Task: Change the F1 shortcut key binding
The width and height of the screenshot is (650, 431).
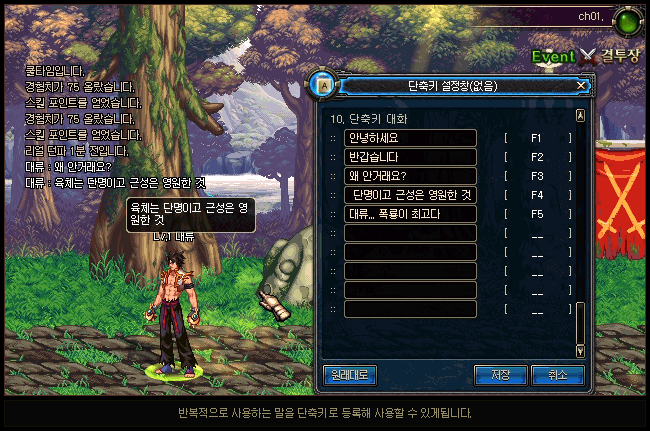Action: [x=537, y=138]
